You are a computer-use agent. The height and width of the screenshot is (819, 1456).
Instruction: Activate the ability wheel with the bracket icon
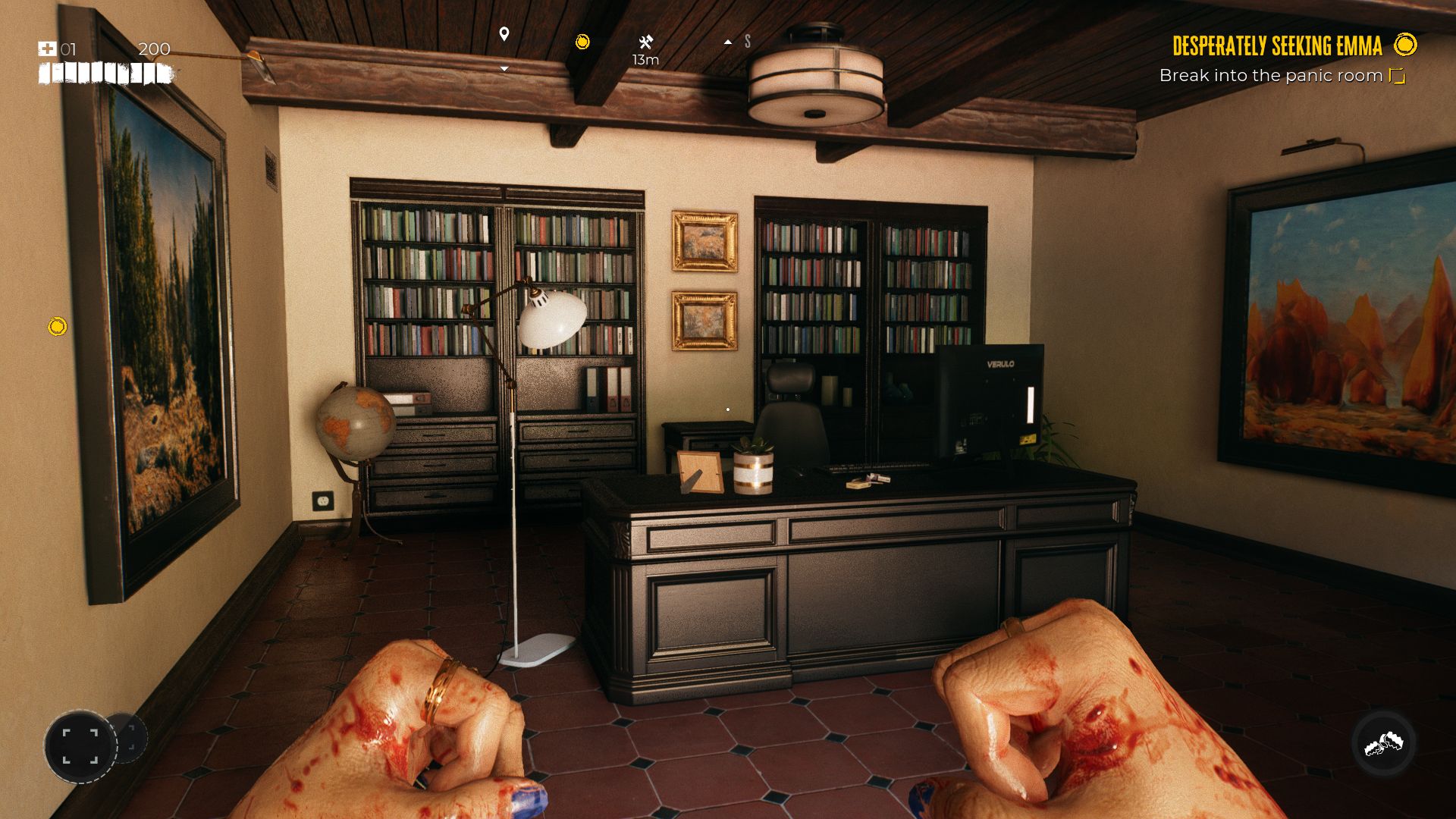(80, 746)
